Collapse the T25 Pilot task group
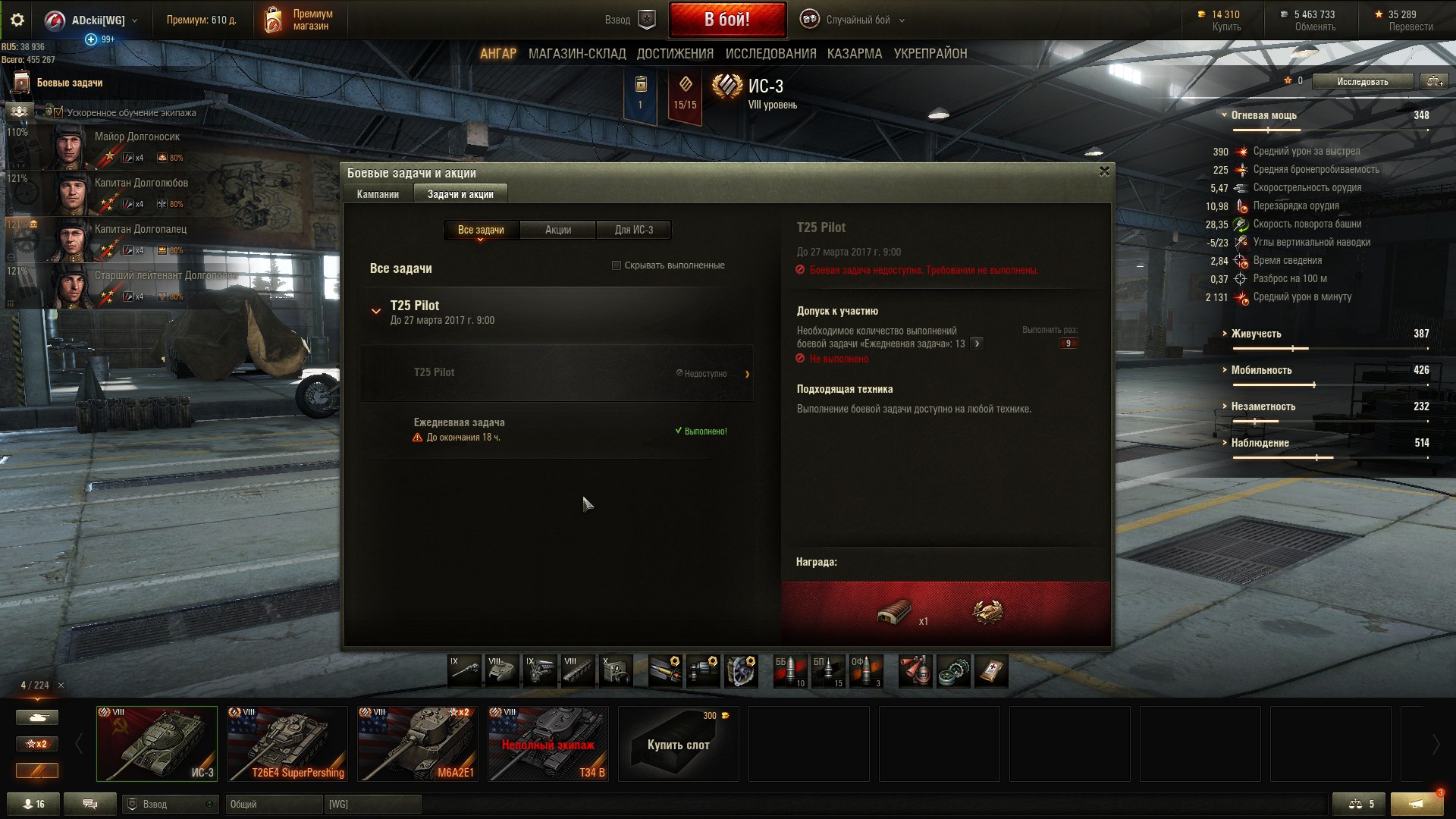 click(376, 311)
